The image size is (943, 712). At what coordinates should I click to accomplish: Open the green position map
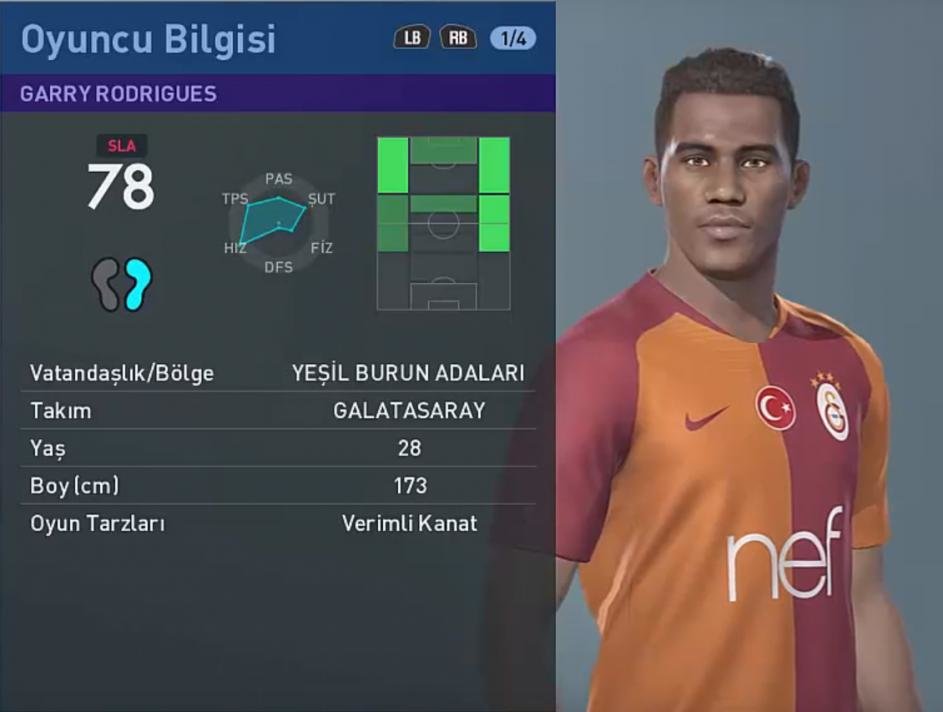(443, 223)
